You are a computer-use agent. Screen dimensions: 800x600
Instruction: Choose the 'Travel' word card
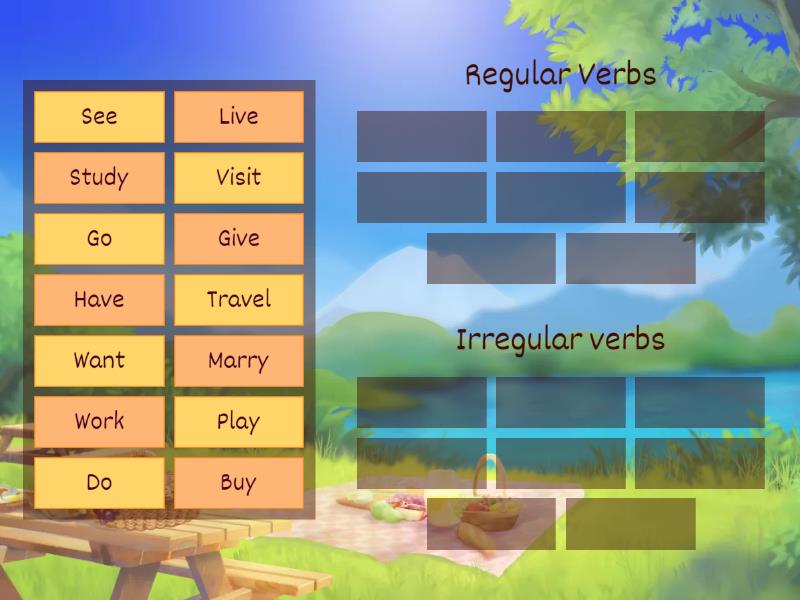click(239, 300)
